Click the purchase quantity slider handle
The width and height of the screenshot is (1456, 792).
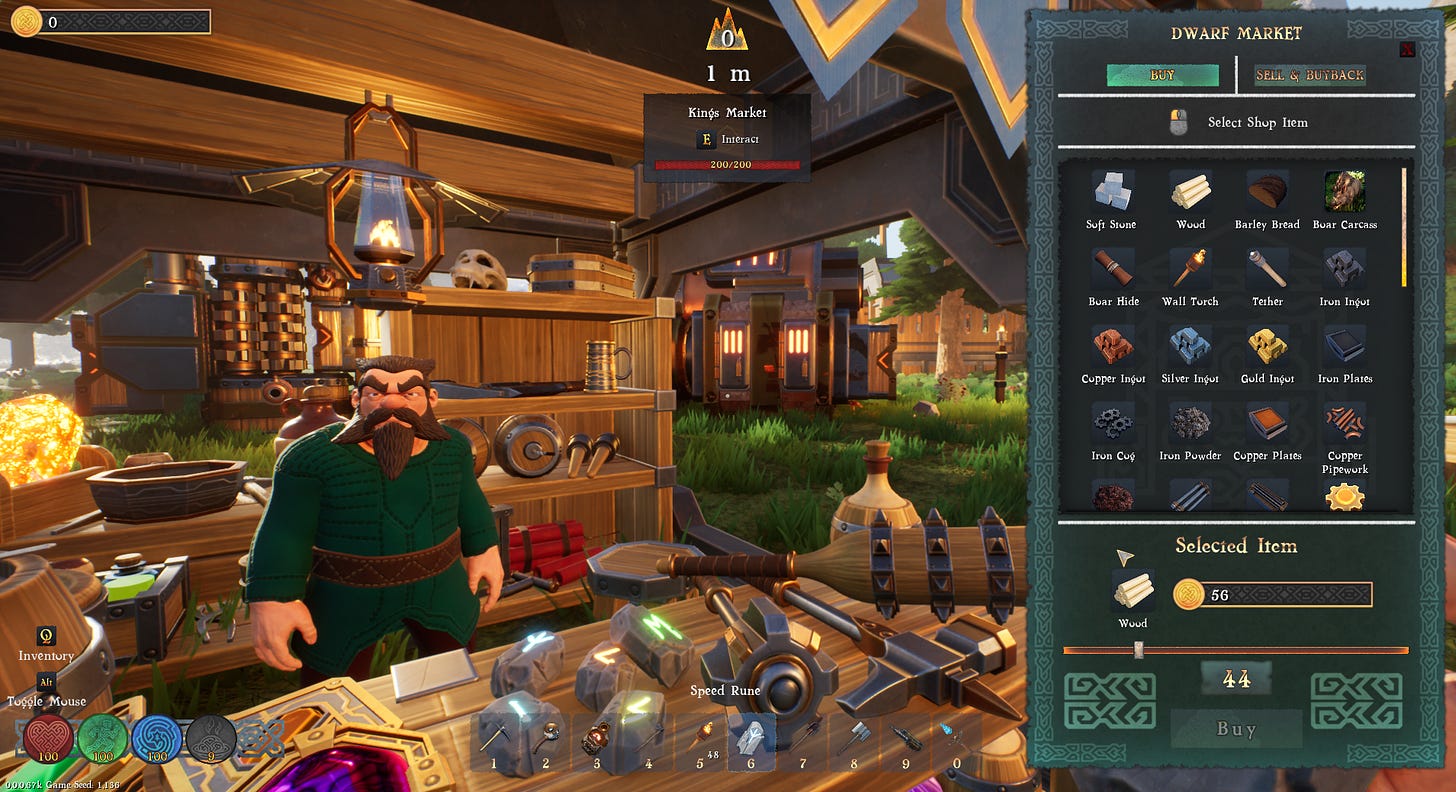pos(1138,650)
